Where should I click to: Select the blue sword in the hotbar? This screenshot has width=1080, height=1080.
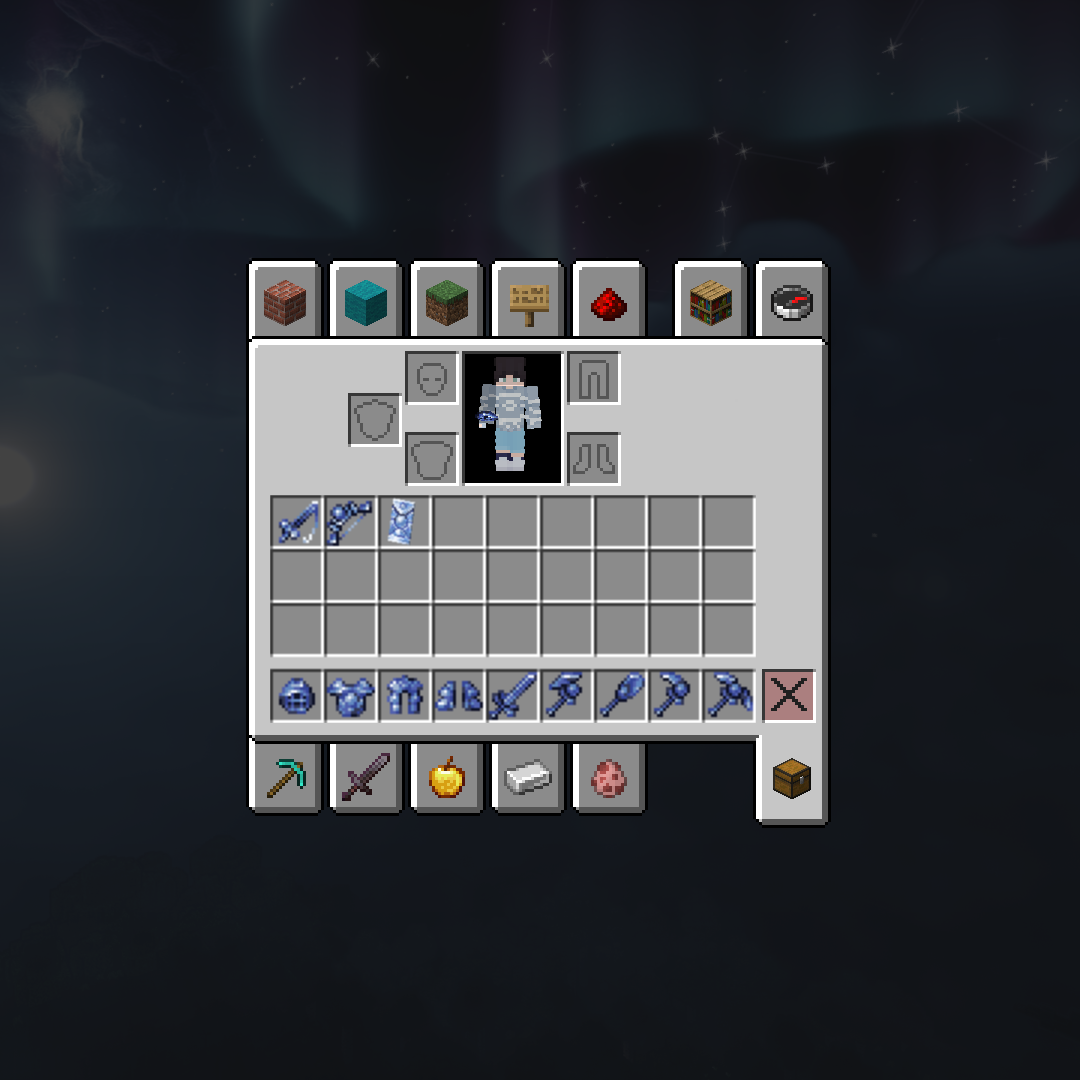point(513,696)
